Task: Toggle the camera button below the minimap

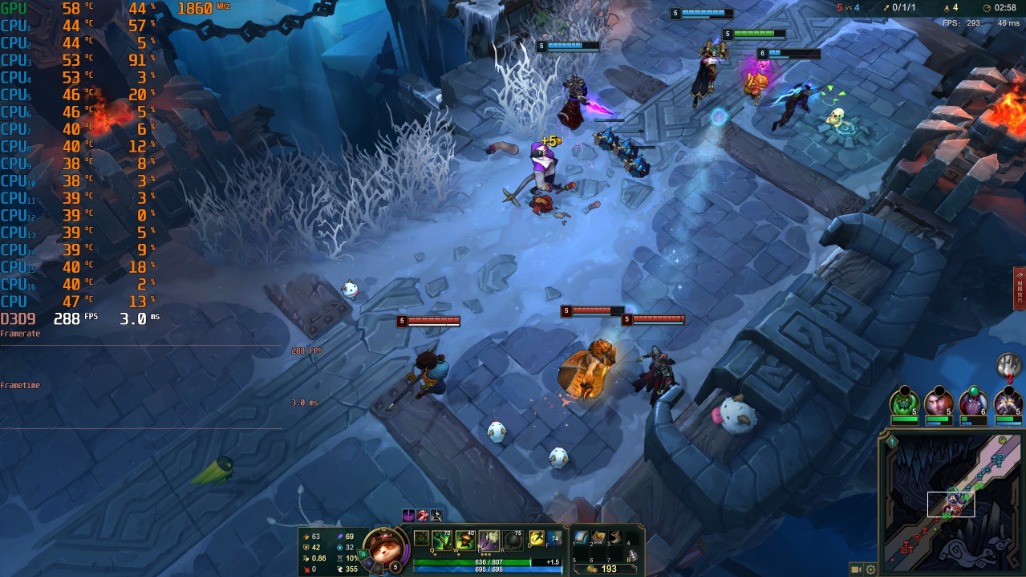Action: [856, 569]
